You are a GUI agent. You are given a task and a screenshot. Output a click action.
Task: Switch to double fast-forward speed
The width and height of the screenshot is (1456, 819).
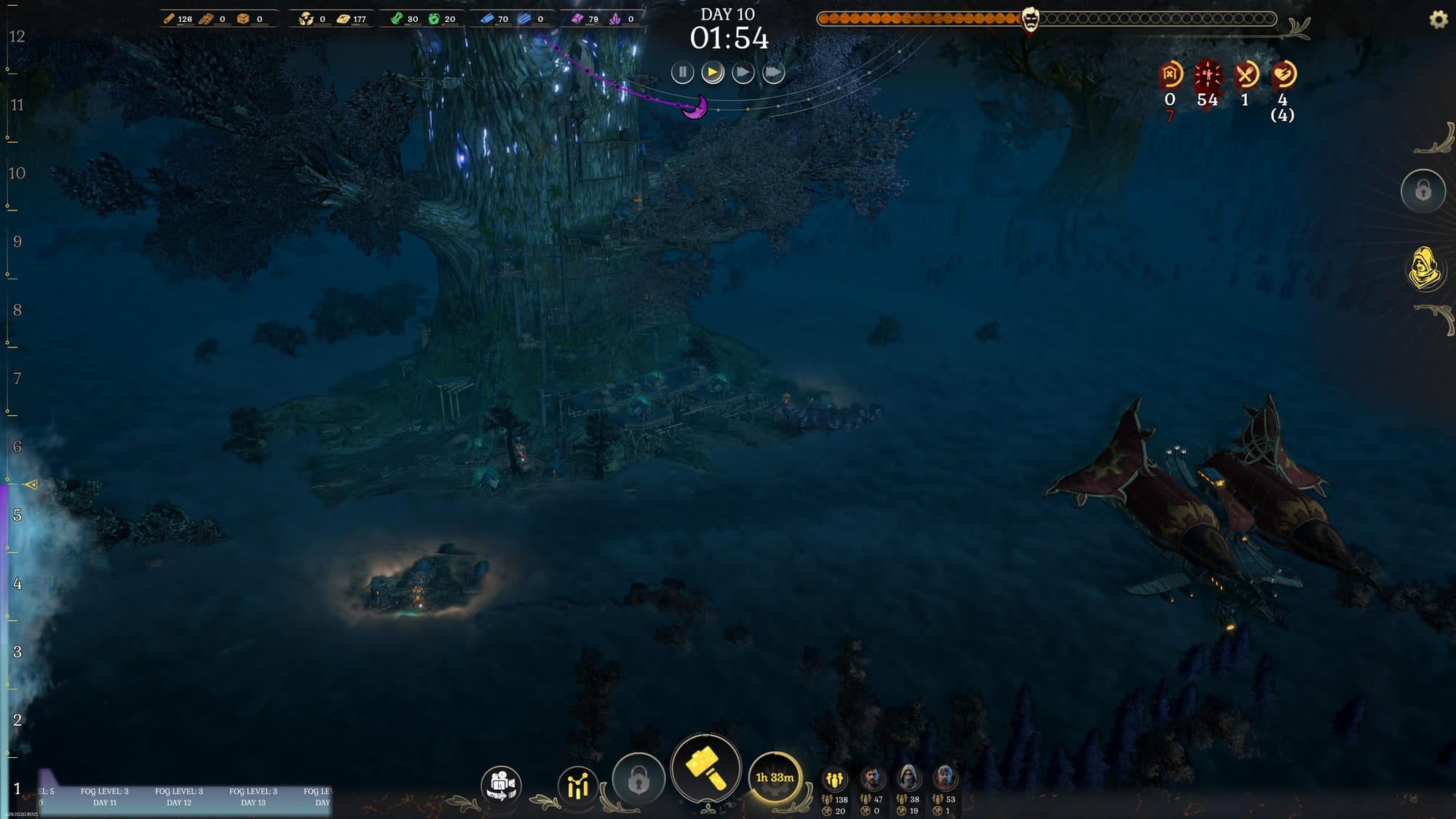tap(743, 73)
